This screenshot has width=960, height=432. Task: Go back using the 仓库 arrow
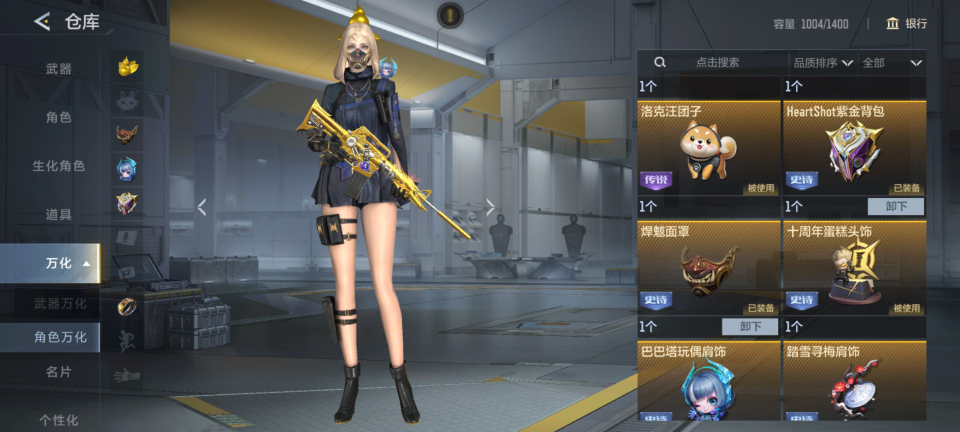42,22
